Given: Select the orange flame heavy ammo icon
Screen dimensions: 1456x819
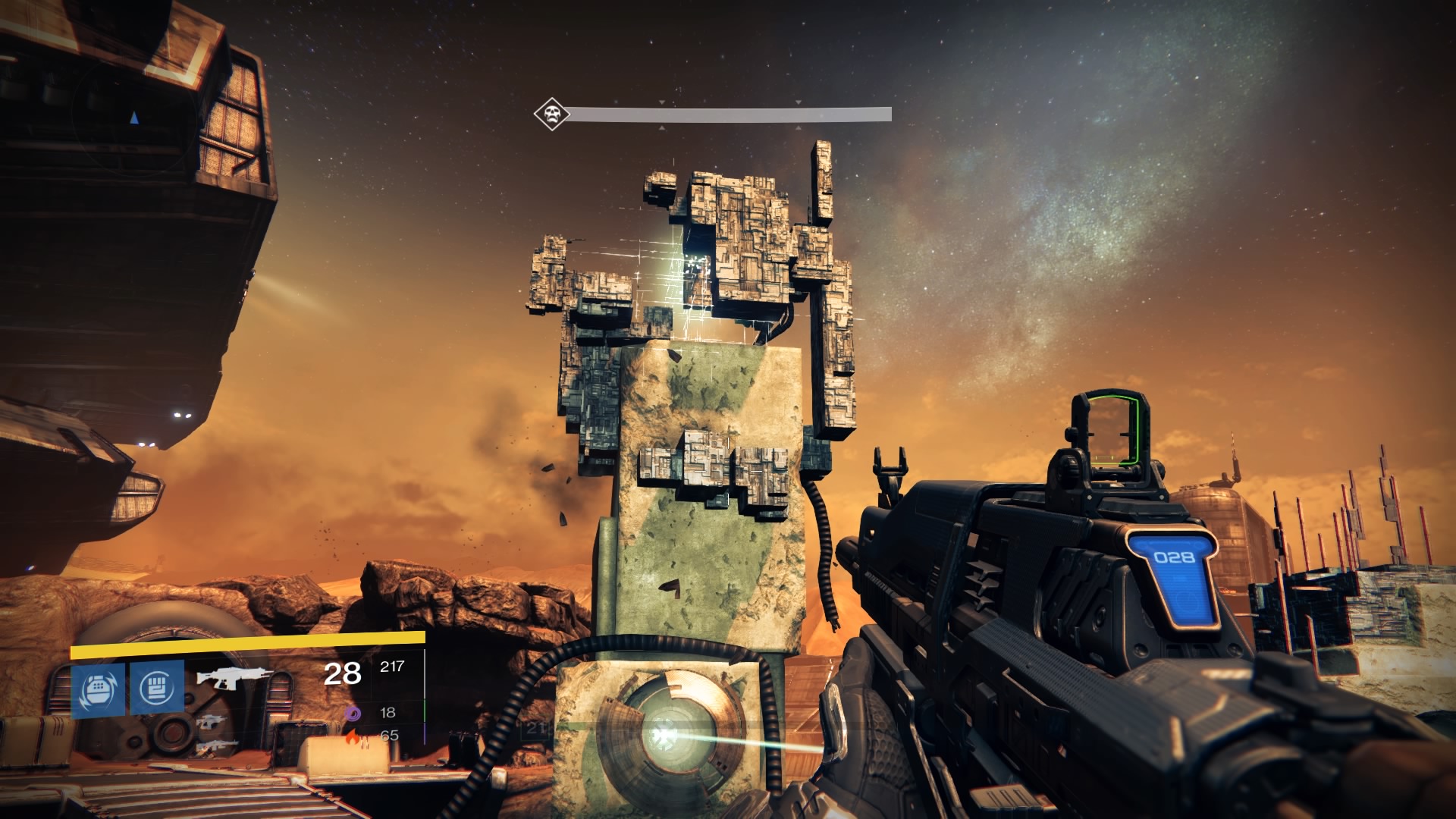Looking at the screenshot, I should click(x=353, y=736).
